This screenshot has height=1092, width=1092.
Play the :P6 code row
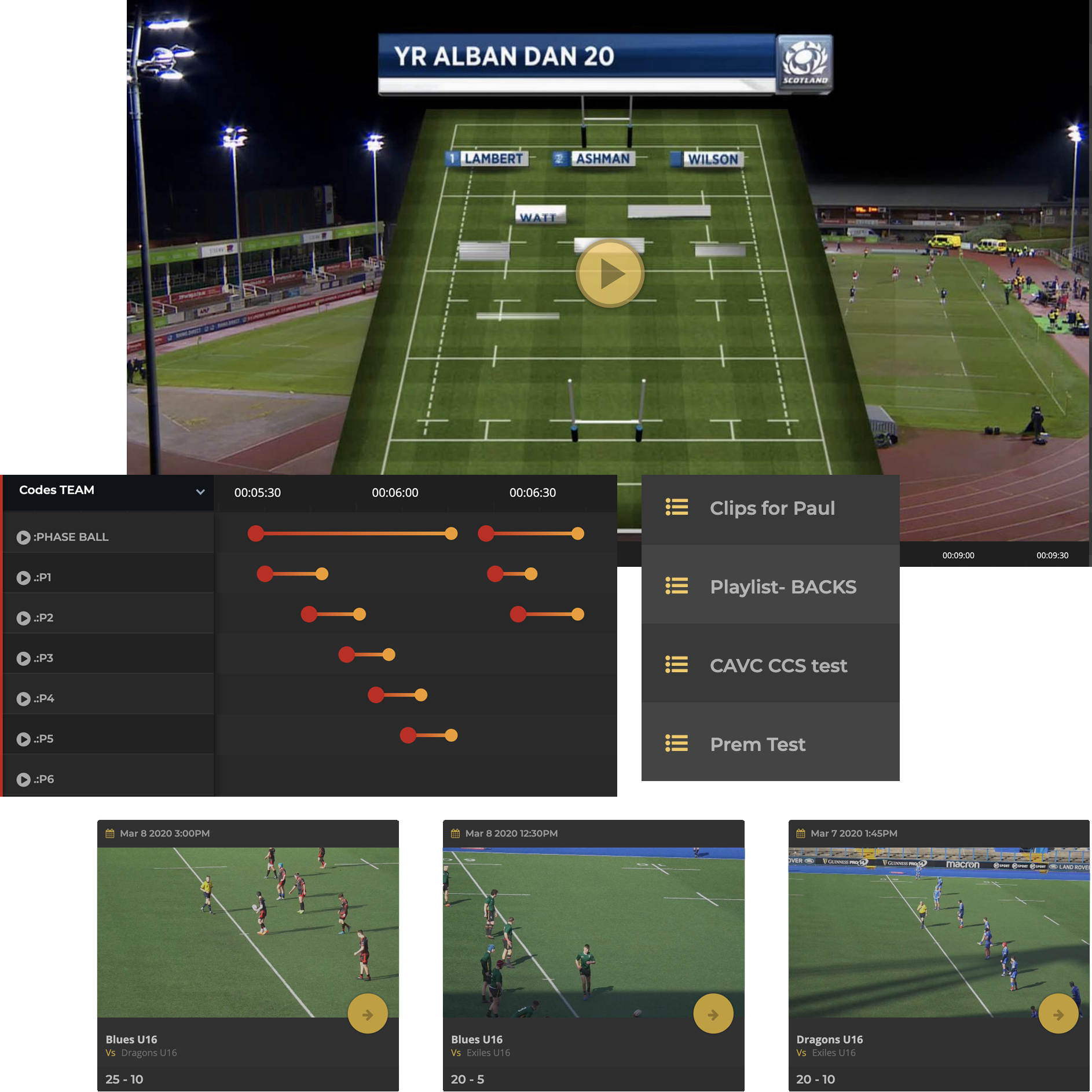click(x=23, y=779)
